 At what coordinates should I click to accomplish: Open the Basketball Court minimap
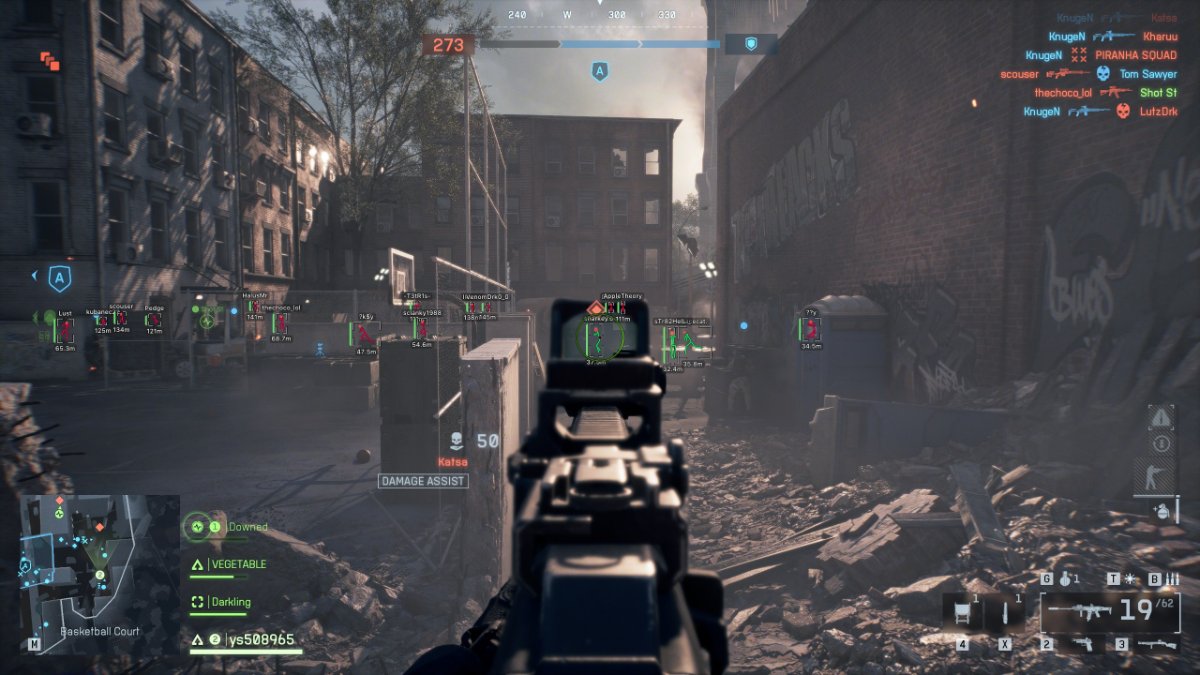98,566
